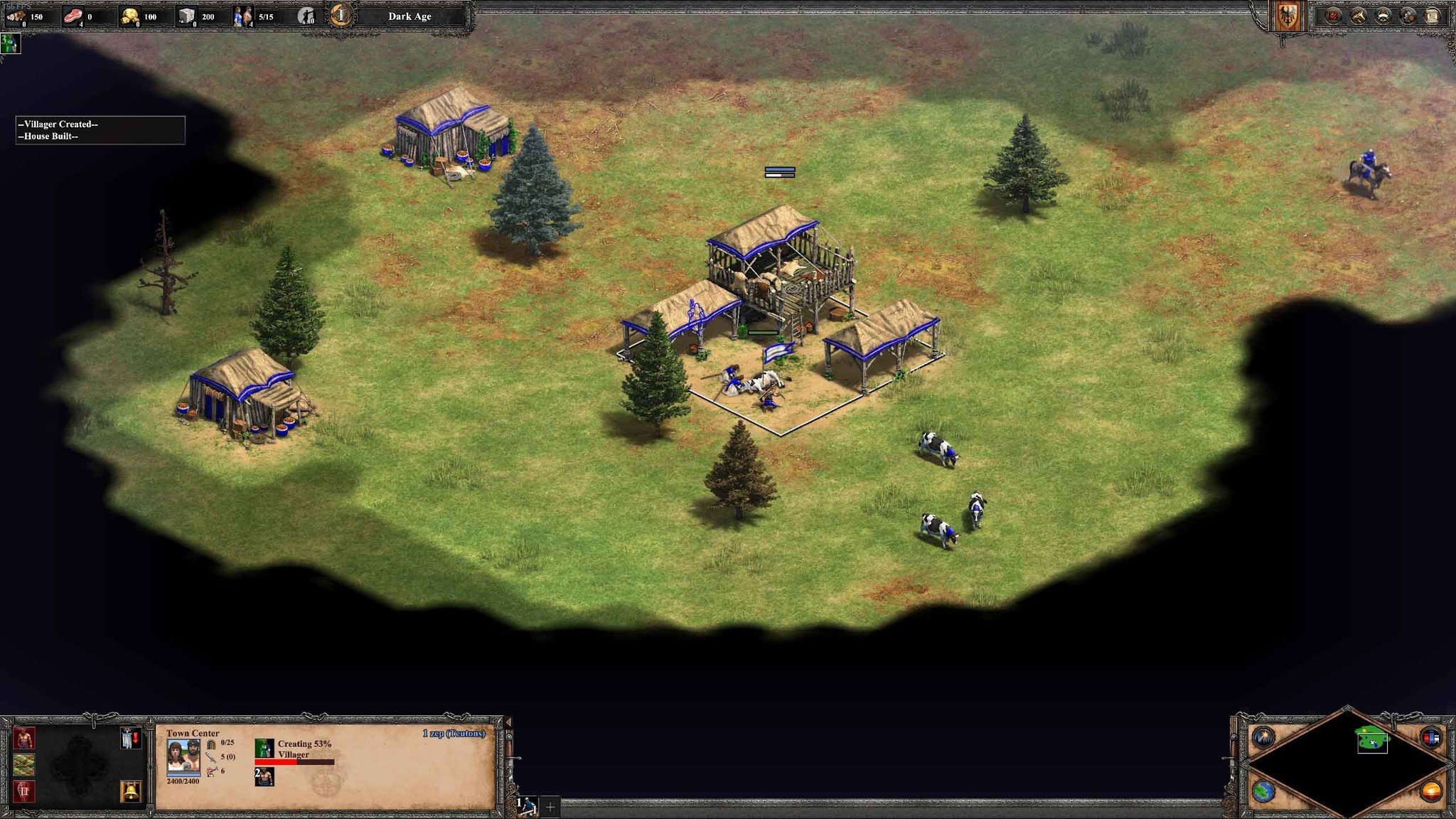Queue a villager with the villager icon
This screenshot has height=819, width=1456.
point(24,739)
